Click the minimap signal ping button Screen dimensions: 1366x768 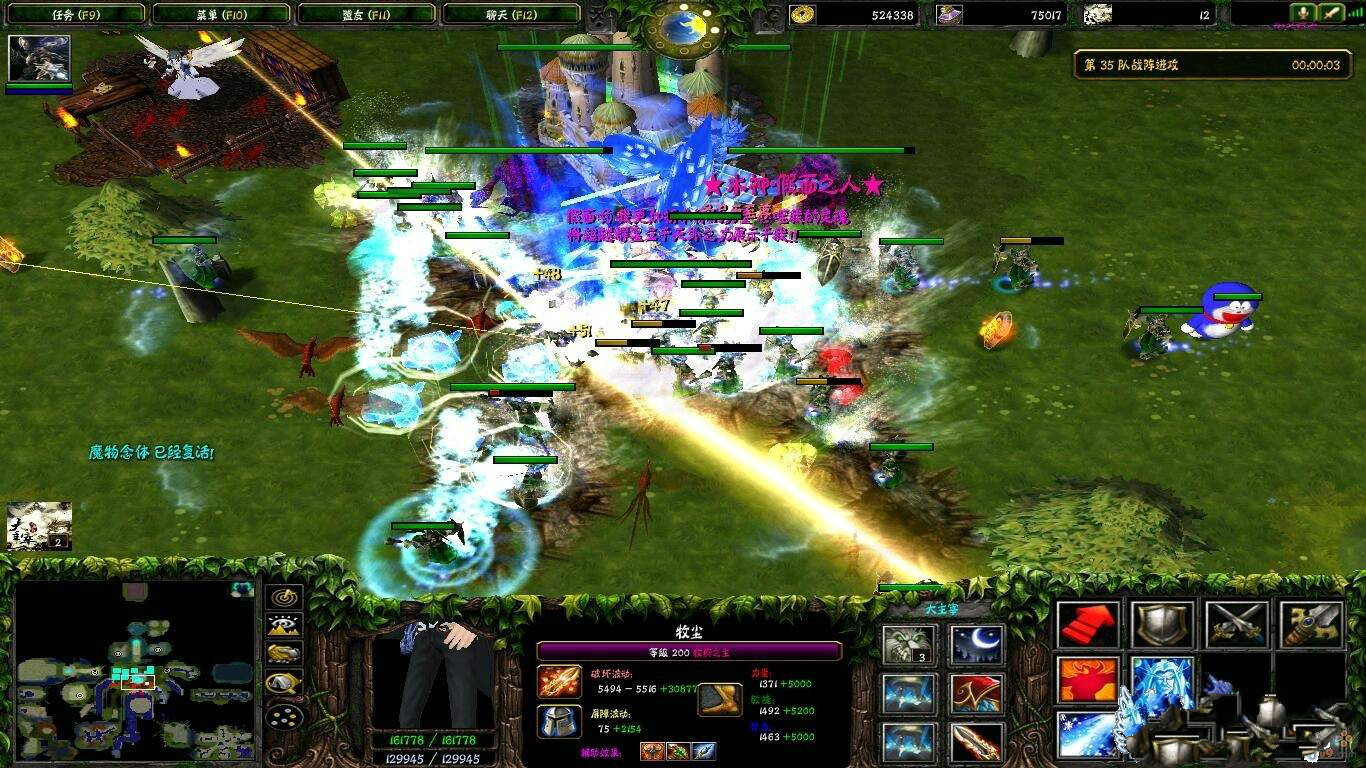click(284, 598)
